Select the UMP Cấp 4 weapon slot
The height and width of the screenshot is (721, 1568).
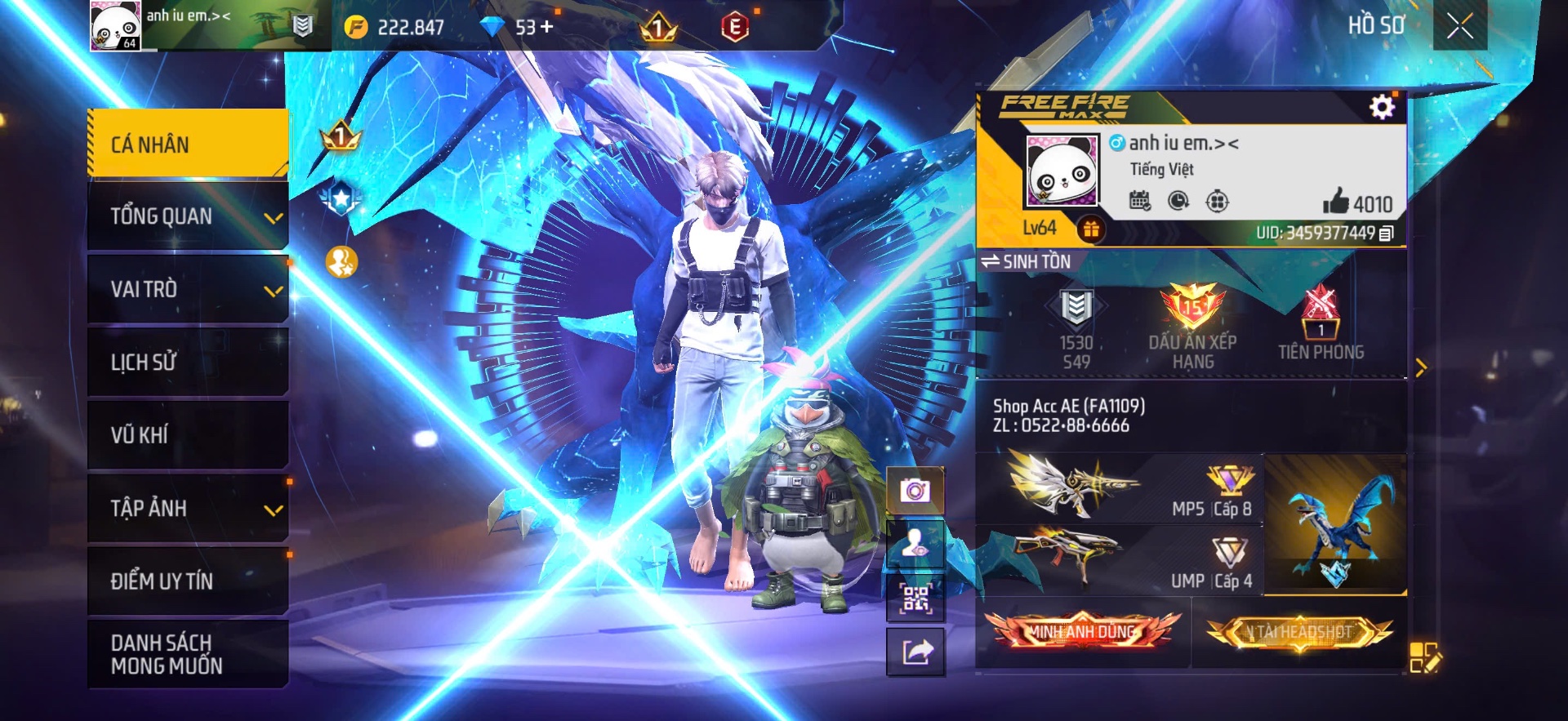[1119, 559]
